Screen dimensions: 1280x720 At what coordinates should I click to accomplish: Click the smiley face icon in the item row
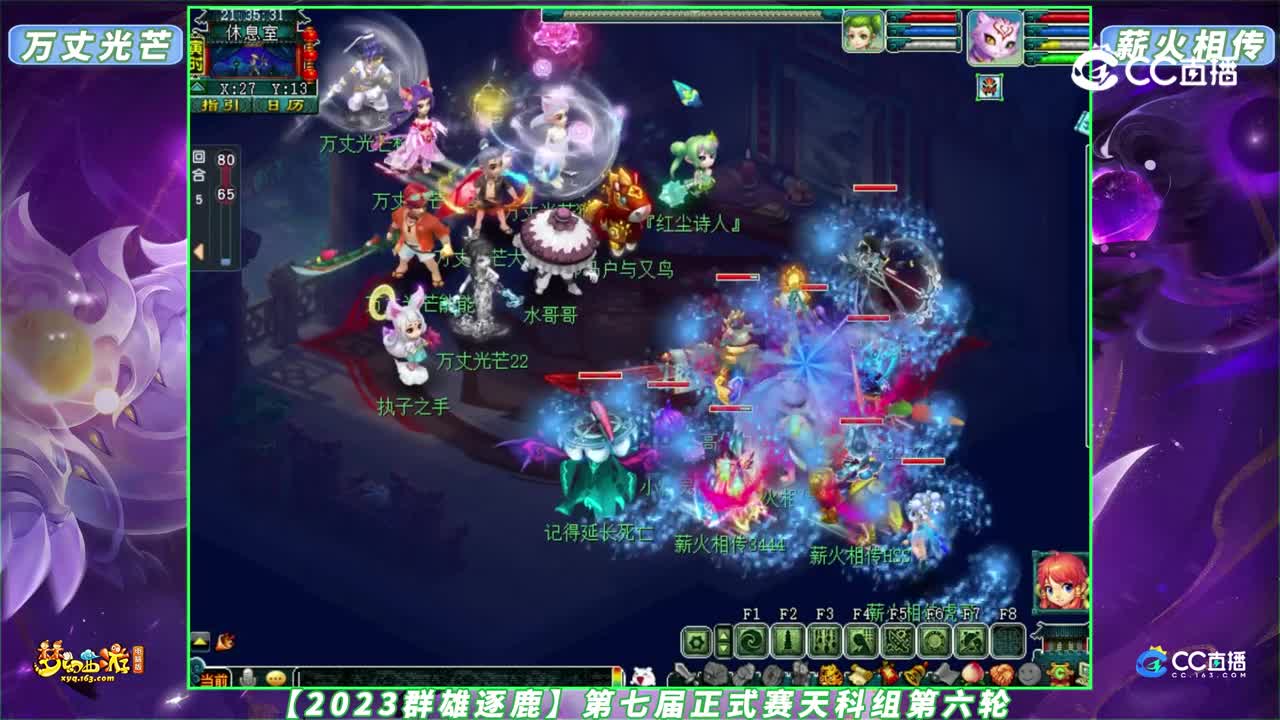1028,672
